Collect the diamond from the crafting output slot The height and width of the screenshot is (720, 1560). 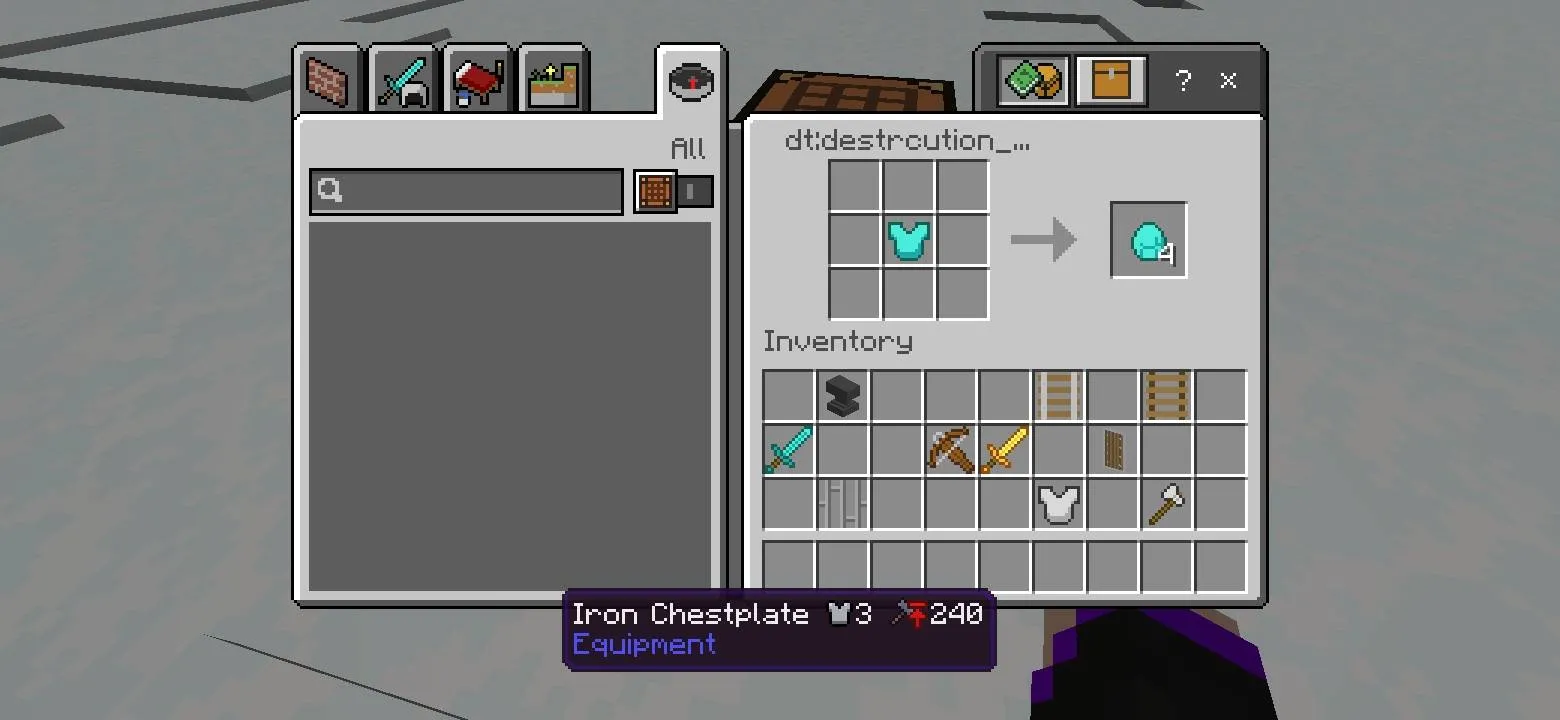[1147, 239]
